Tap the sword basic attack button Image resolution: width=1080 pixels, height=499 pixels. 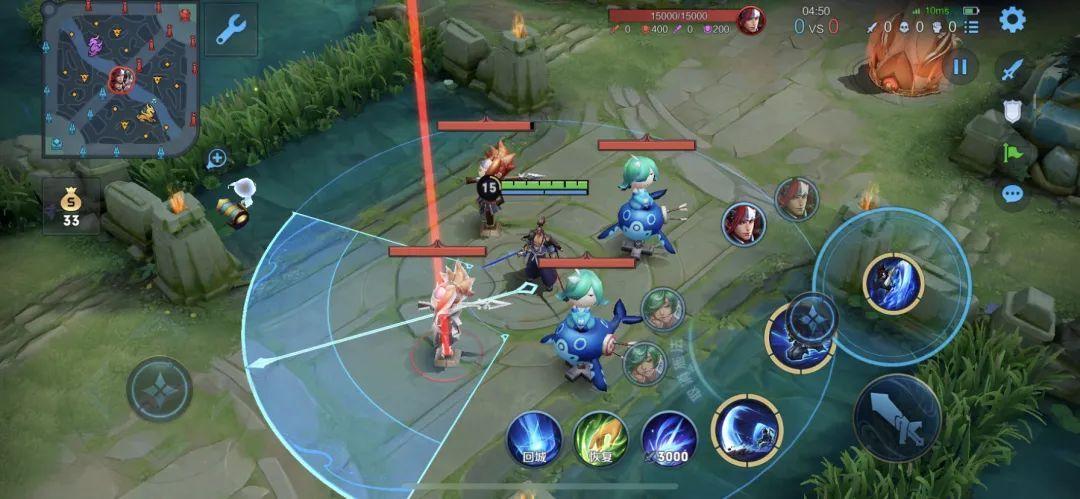(x=897, y=417)
